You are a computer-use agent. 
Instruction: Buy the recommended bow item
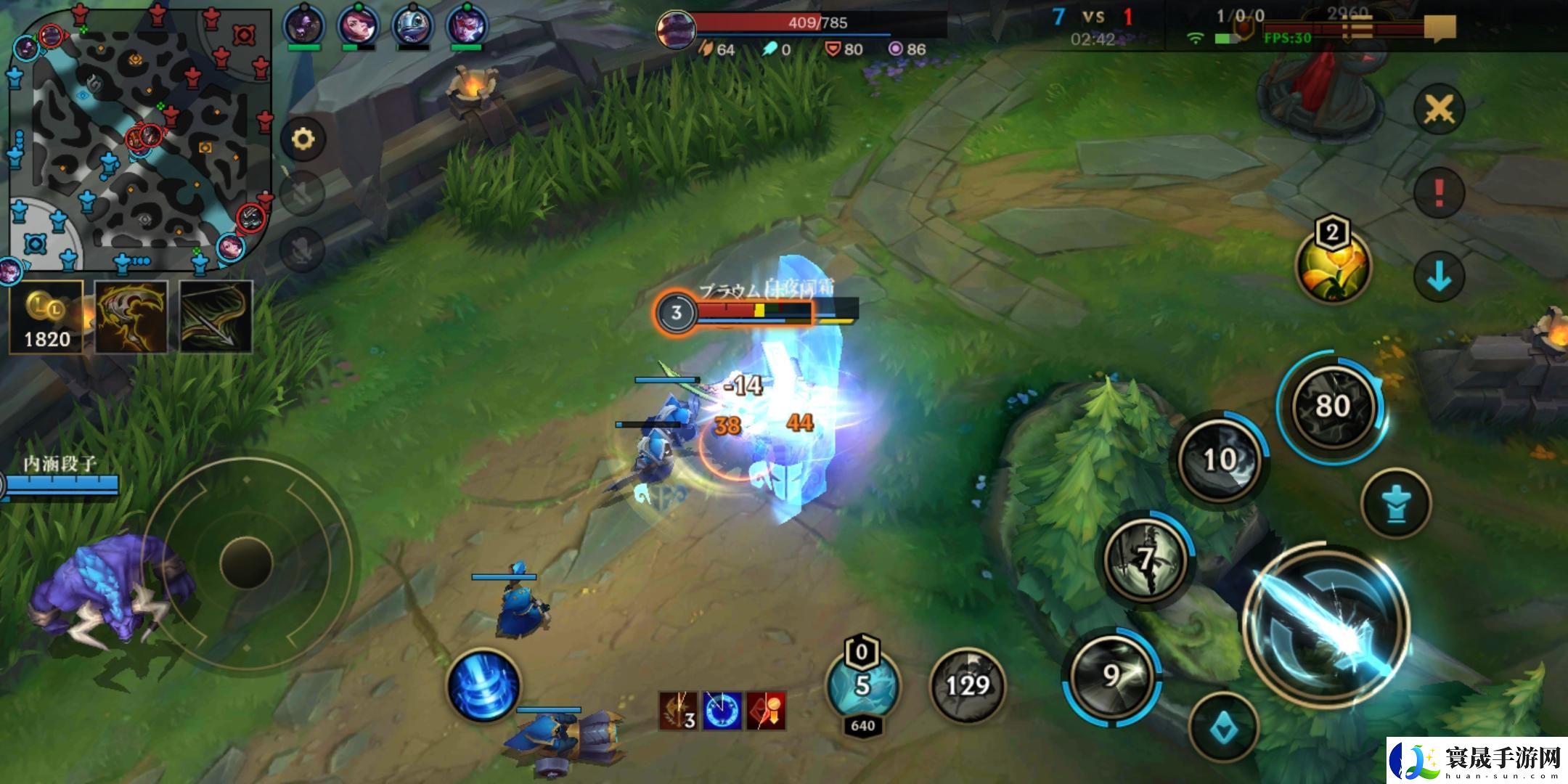pos(216,317)
